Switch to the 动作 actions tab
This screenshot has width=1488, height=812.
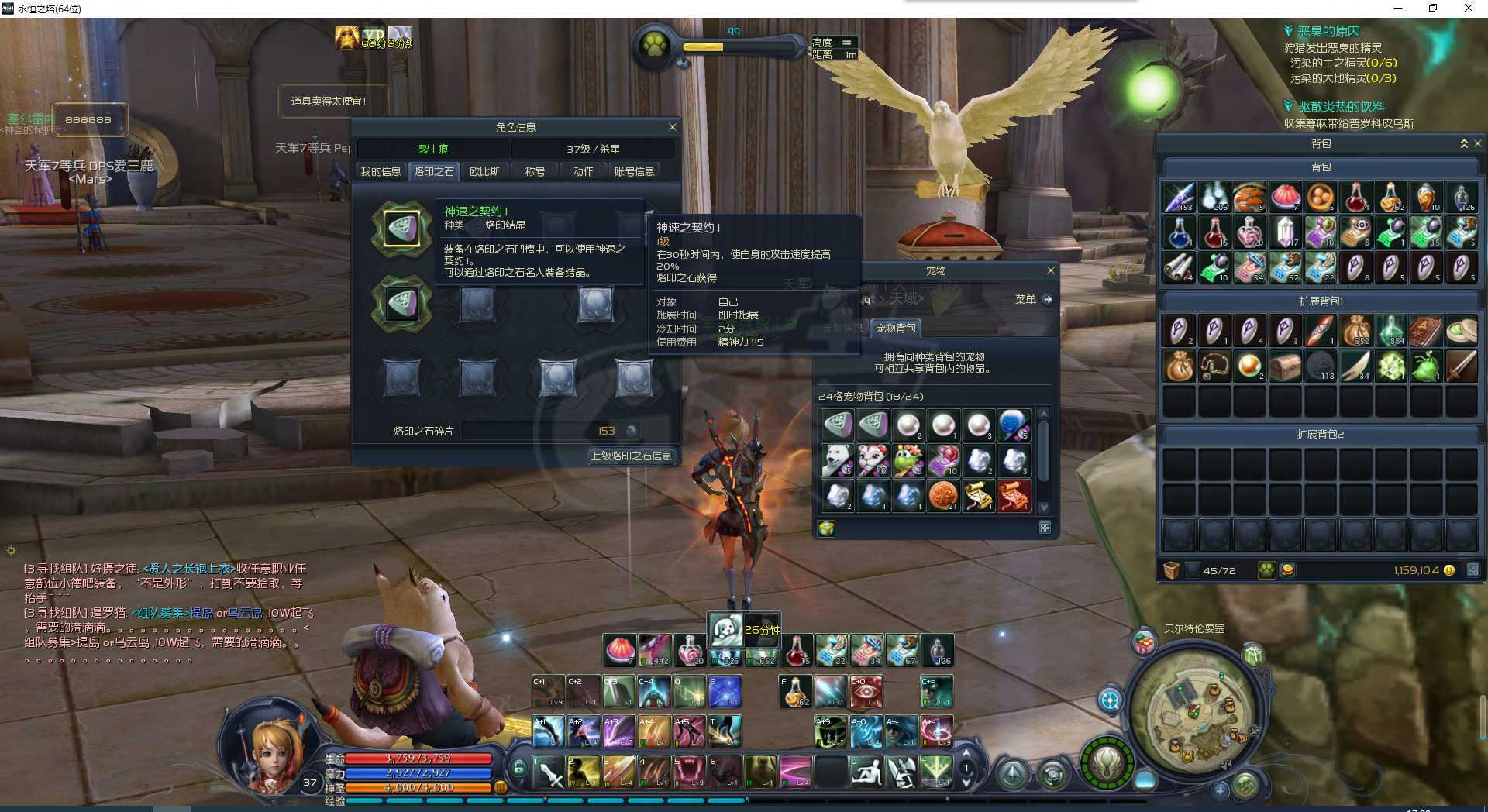pyautogui.click(x=583, y=171)
